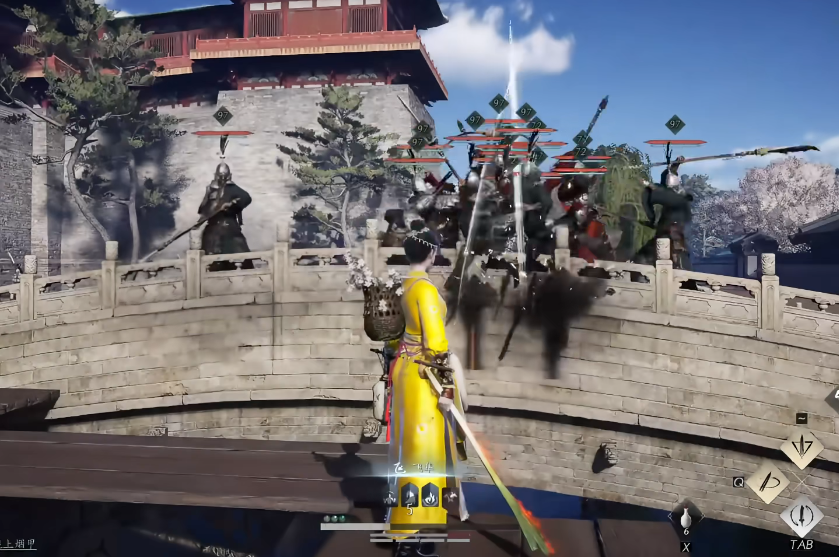The height and width of the screenshot is (557, 839).
Task: Select the flame eye skill icon
Action: point(428,494)
